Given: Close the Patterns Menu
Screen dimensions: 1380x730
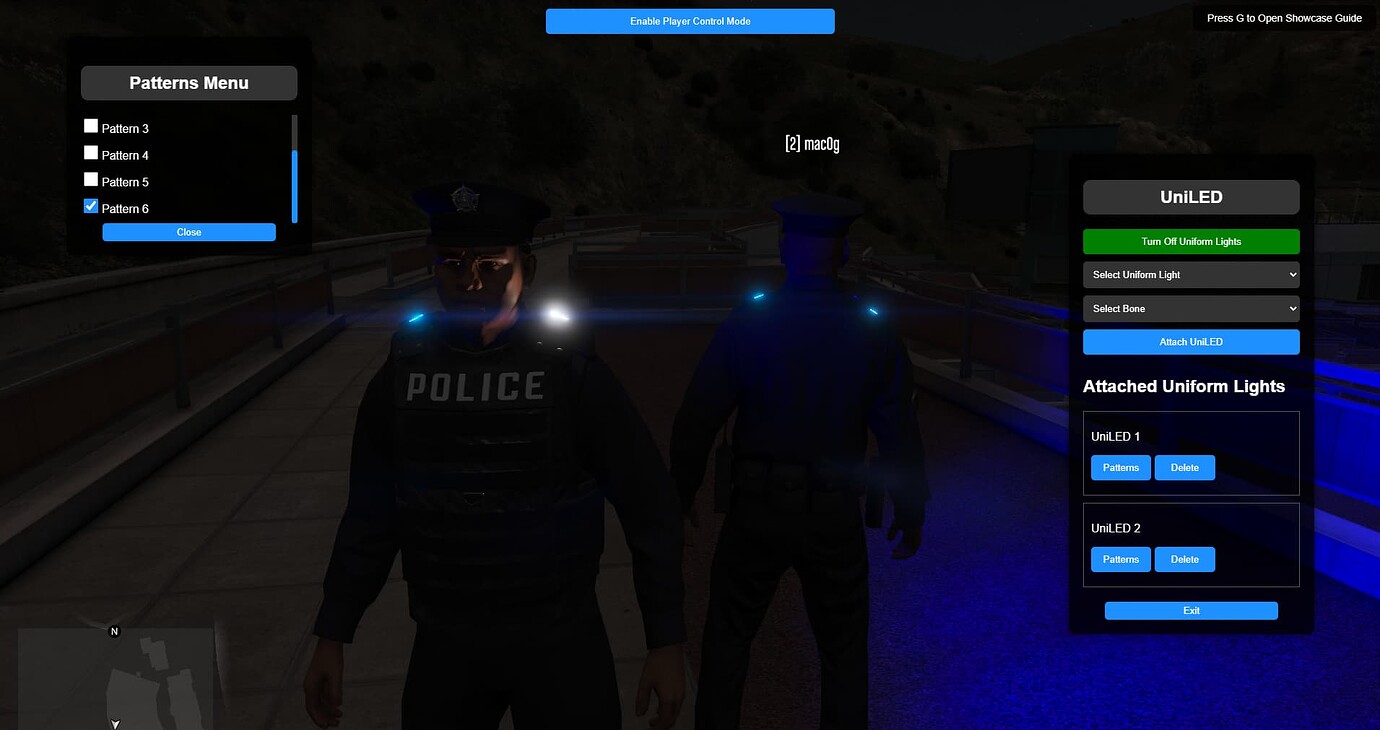Looking at the screenshot, I should [188, 231].
